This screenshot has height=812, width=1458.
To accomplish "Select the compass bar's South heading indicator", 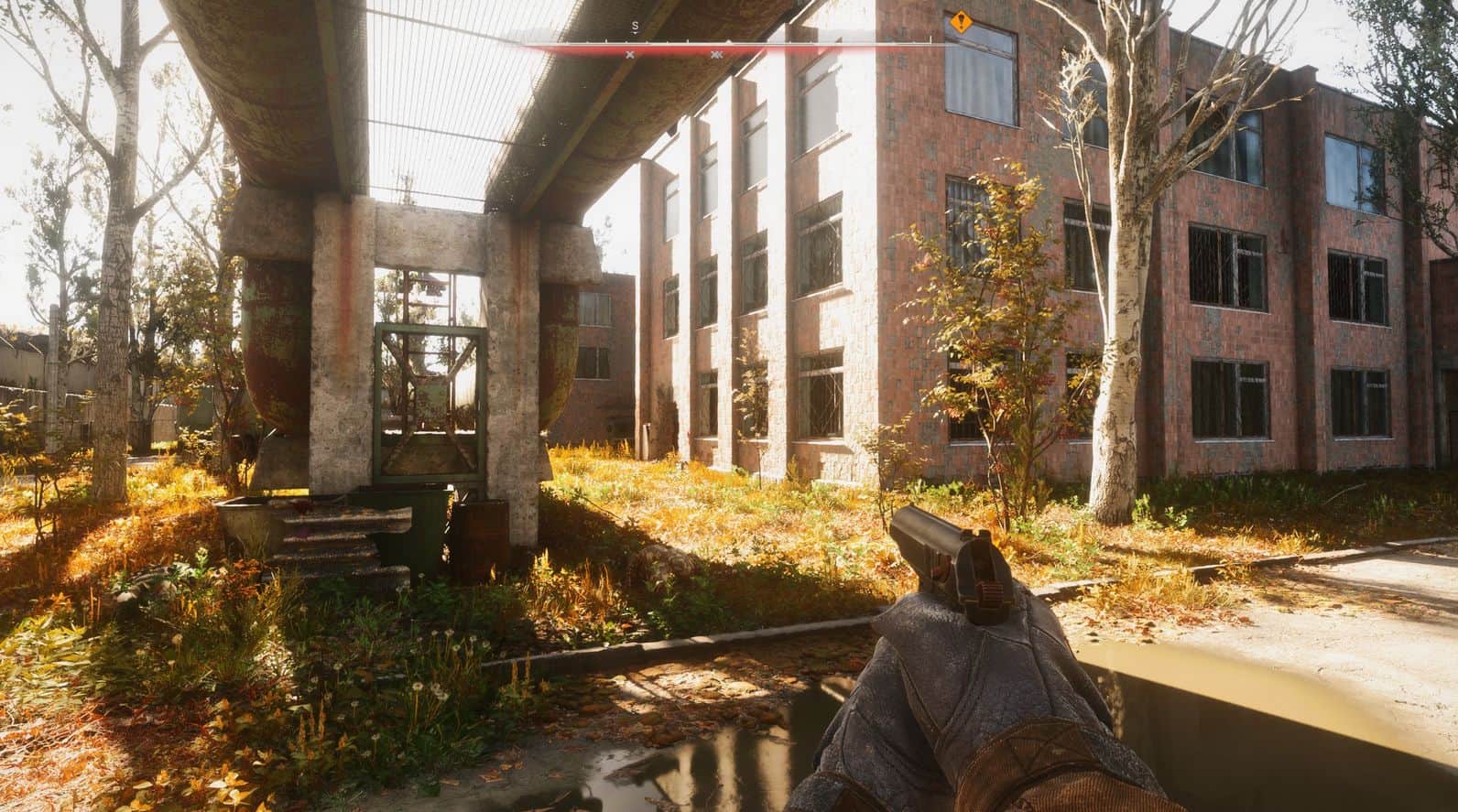I will [x=635, y=27].
